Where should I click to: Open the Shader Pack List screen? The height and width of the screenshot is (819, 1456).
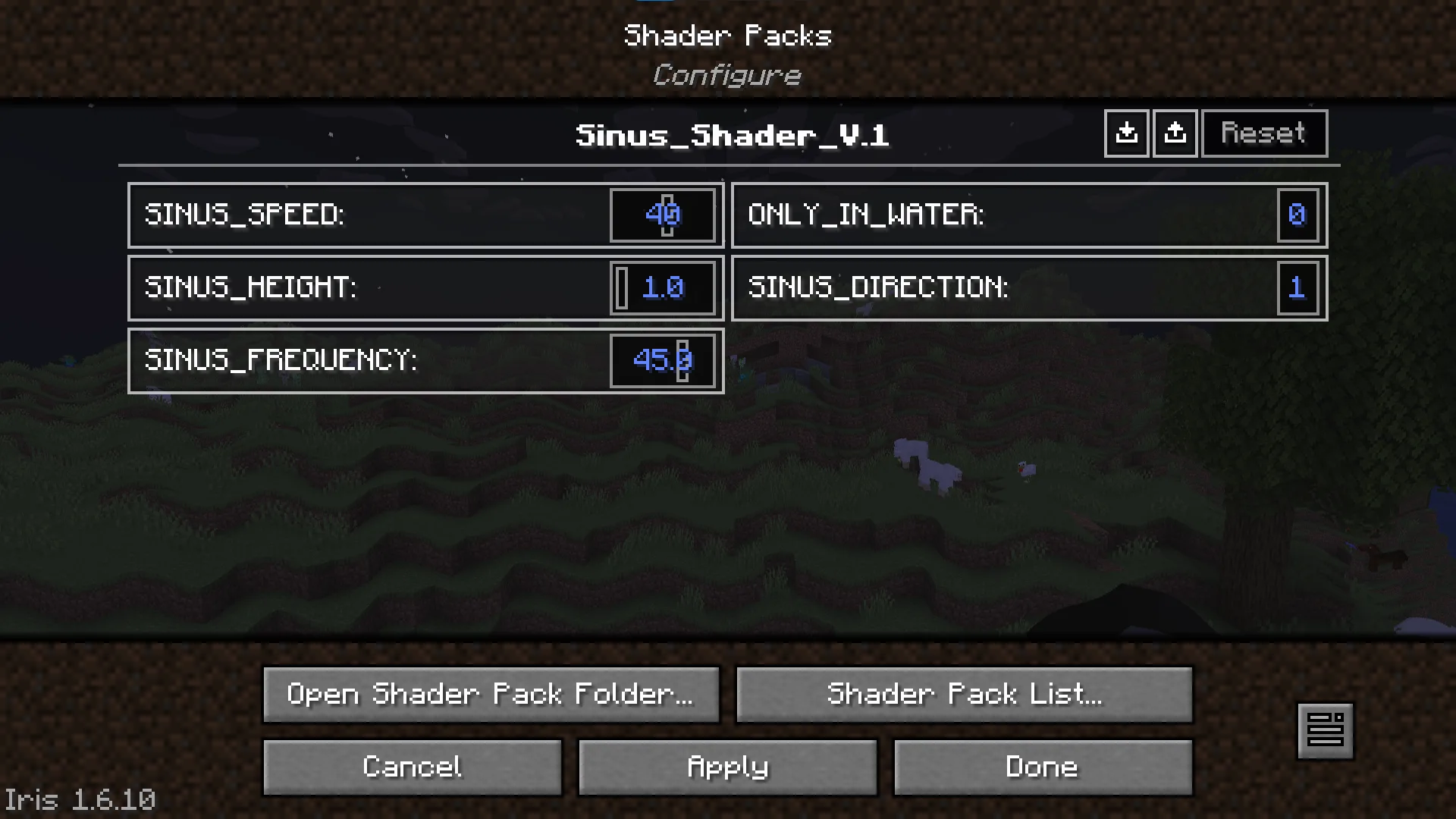pyautogui.click(x=964, y=694)
